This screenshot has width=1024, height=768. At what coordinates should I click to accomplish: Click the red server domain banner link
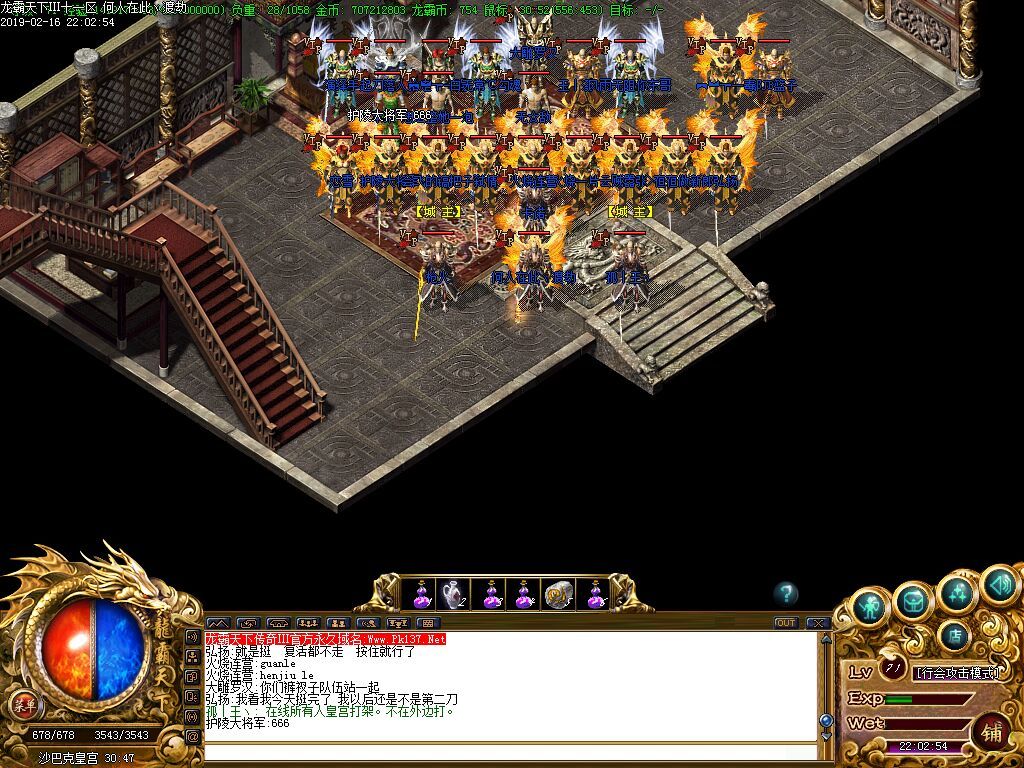pos(325,638)
